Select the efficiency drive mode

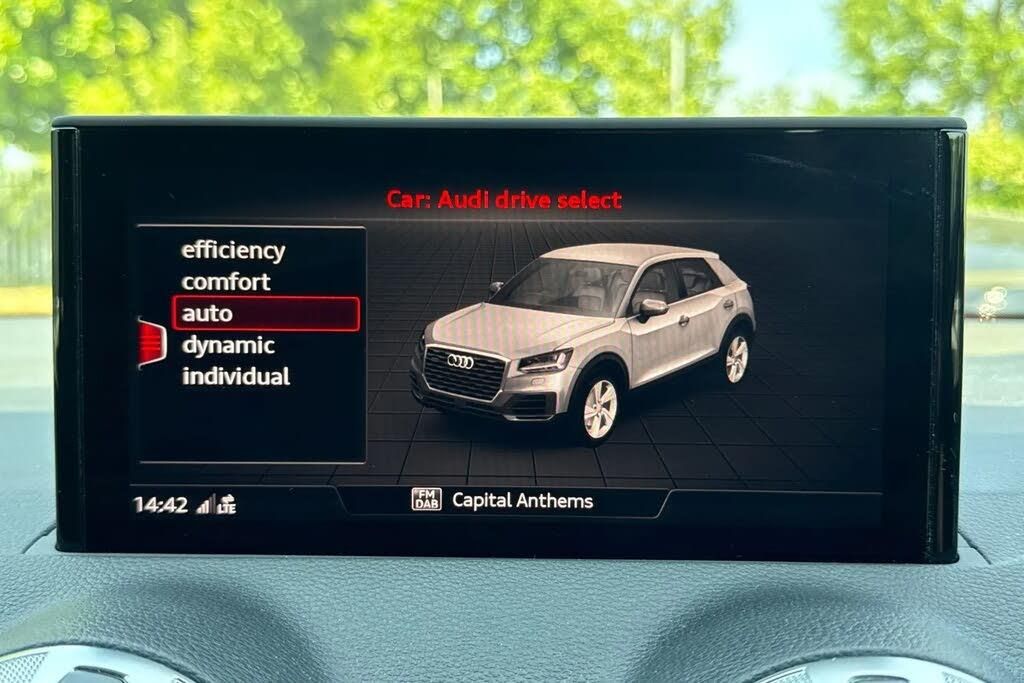233,251
